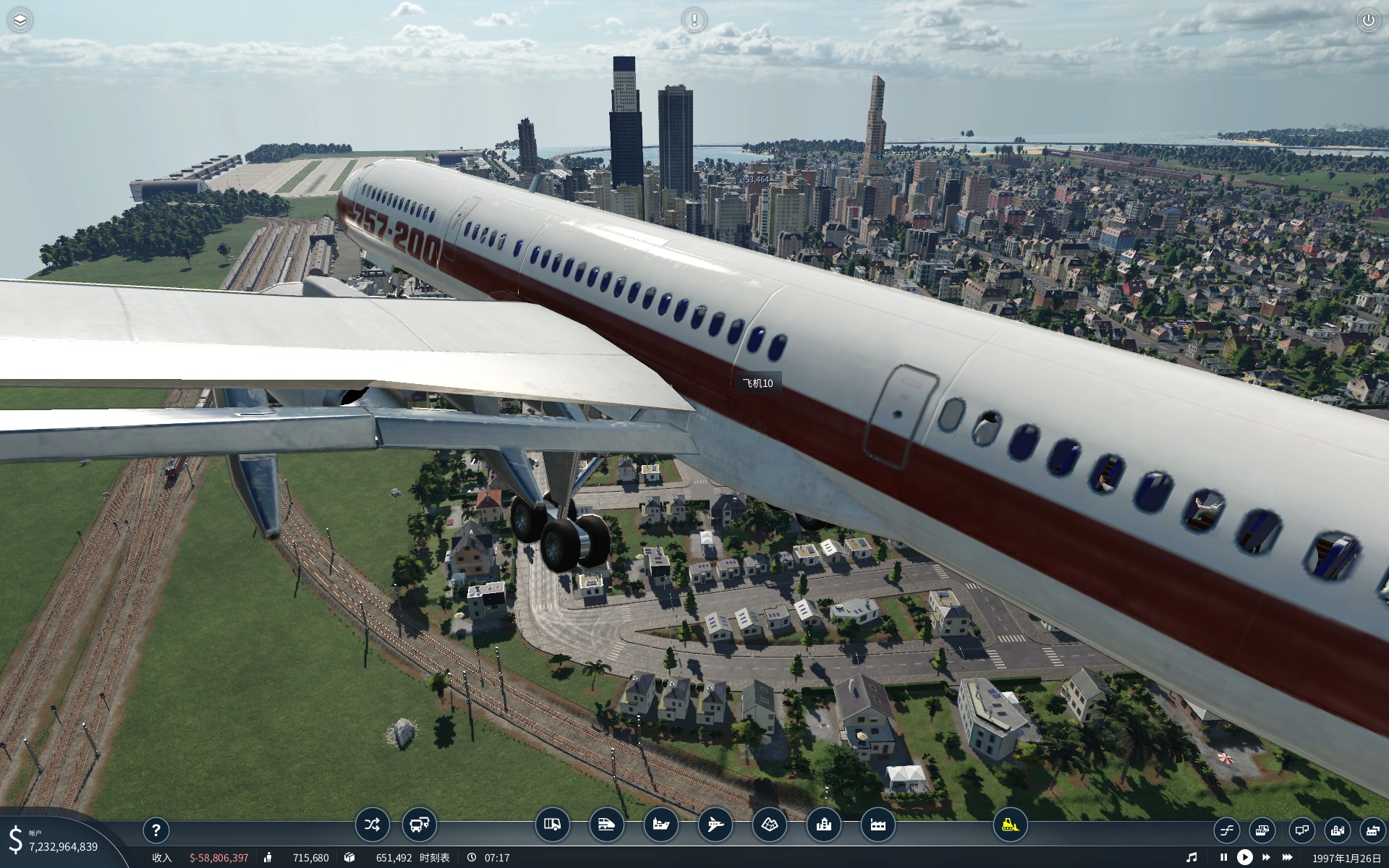The width and height of the screenshot is (1389, 868).
Task: Open the terrain landscaping tool
Action: point(769,825)
